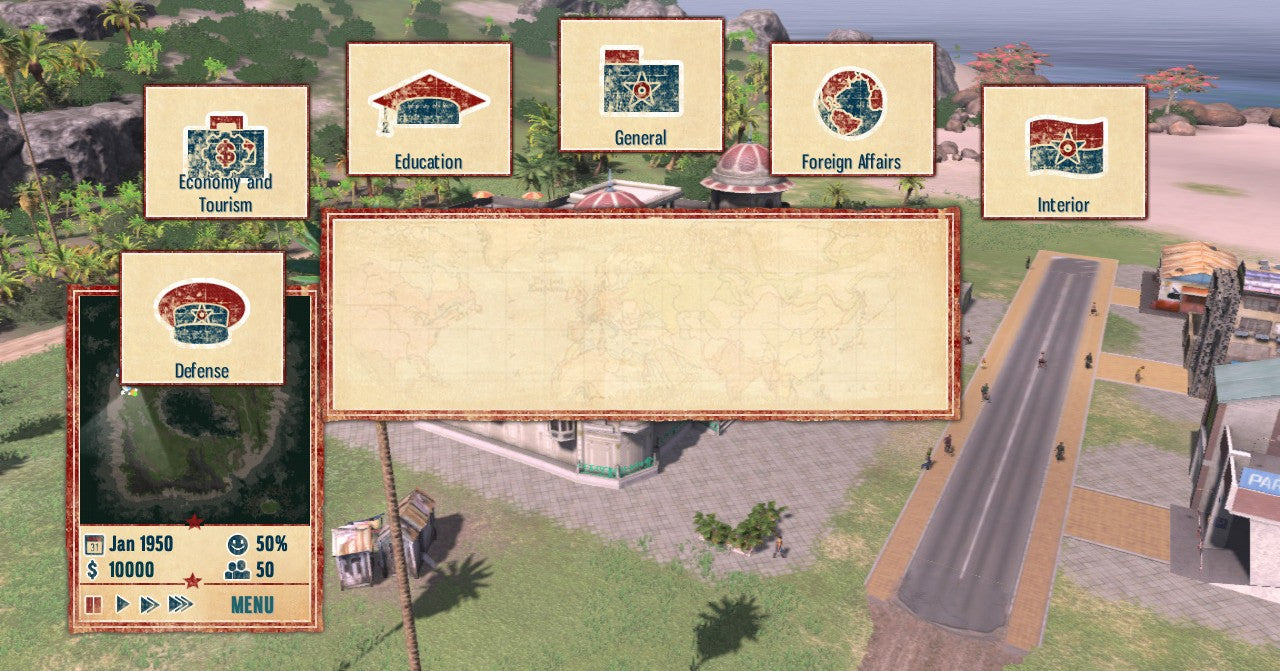Viewport: 1280px width, 671px height.
Task: Open the MENU button
Action: click(252, 604)
